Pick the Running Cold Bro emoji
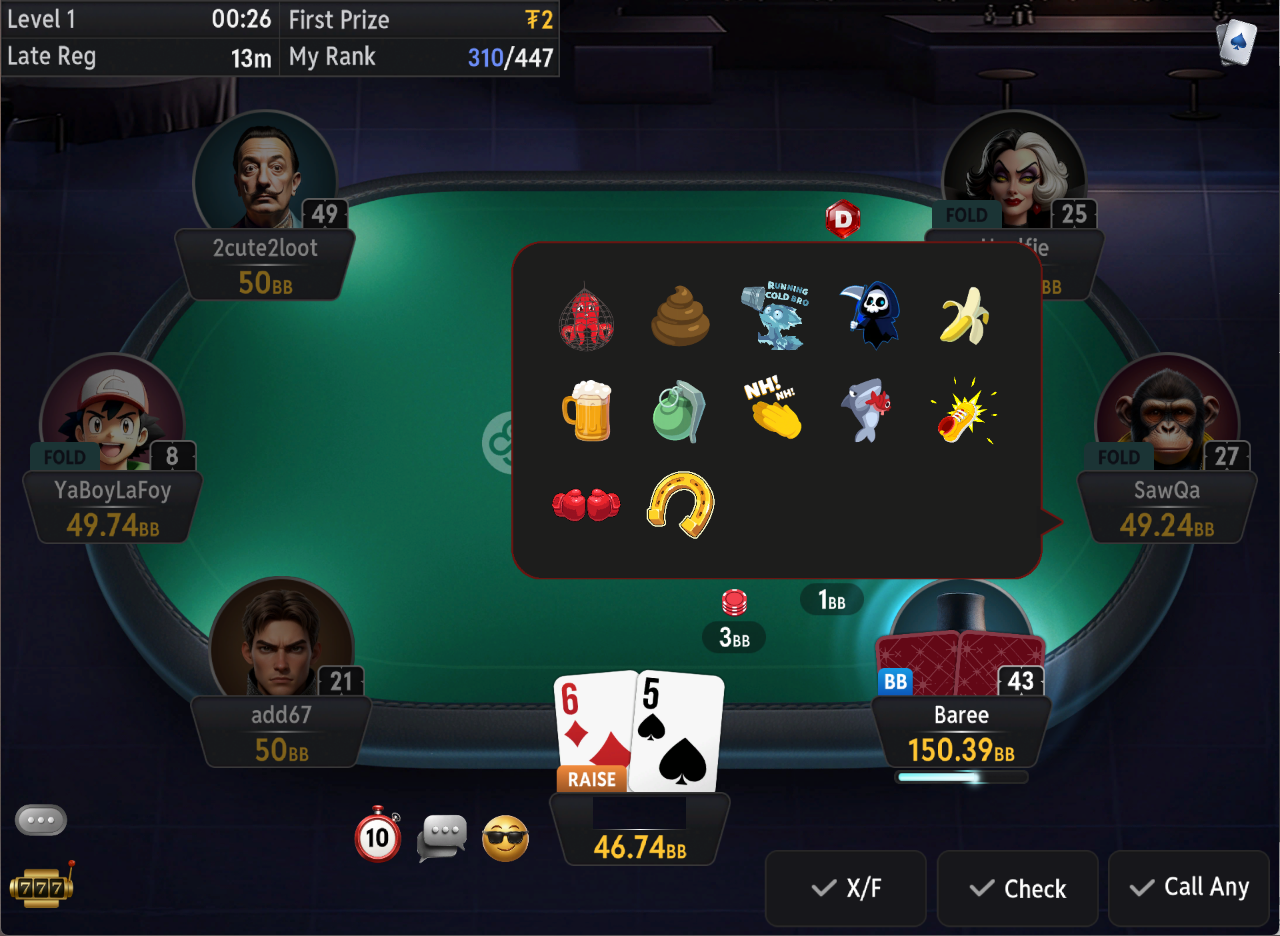Image resolution: width=1280 pixels, height=936 pixels. (773, 315)
